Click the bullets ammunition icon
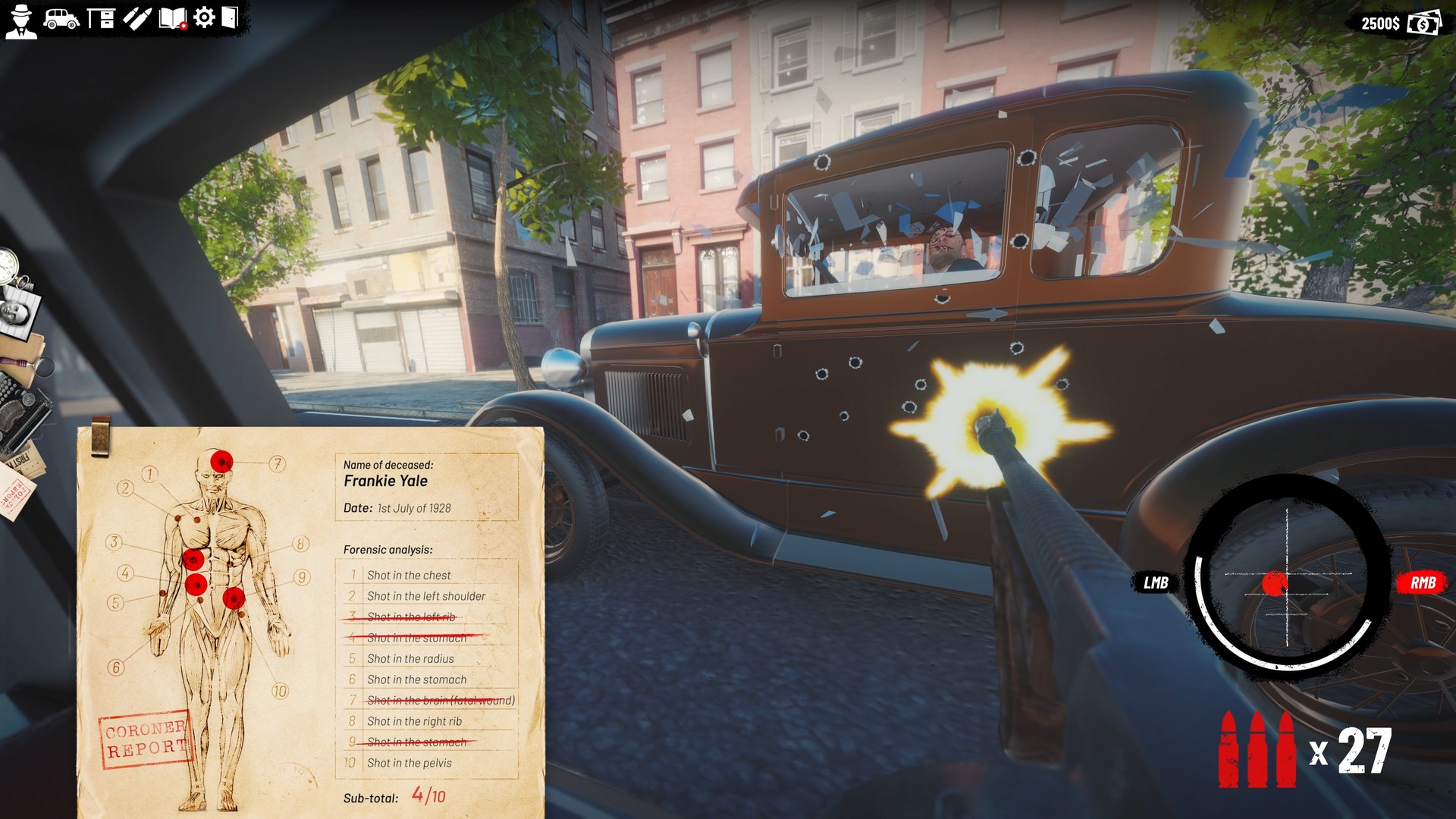Viewport: 1456px width, 819px height. pos(137,17)
